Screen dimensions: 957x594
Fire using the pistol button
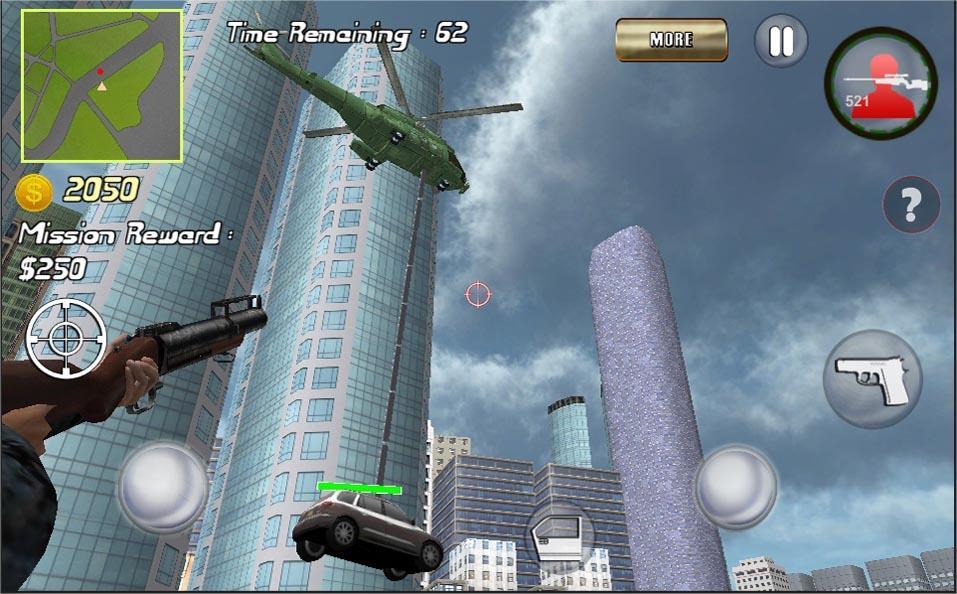(x=872, y=380)
